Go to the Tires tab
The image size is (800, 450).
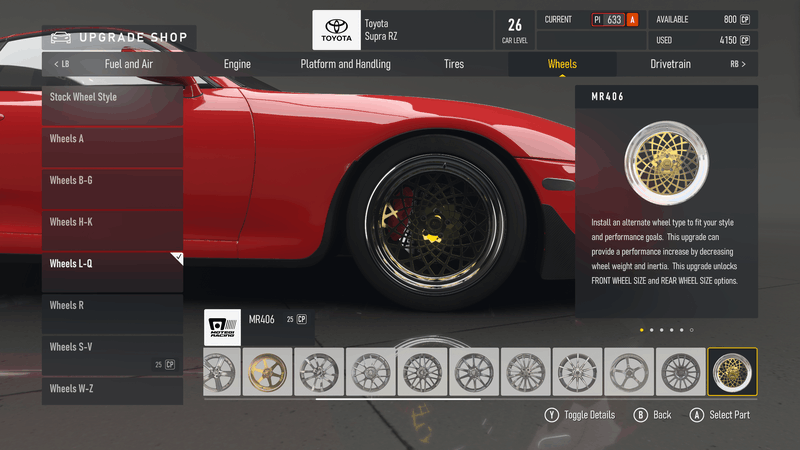coord(454,64)
